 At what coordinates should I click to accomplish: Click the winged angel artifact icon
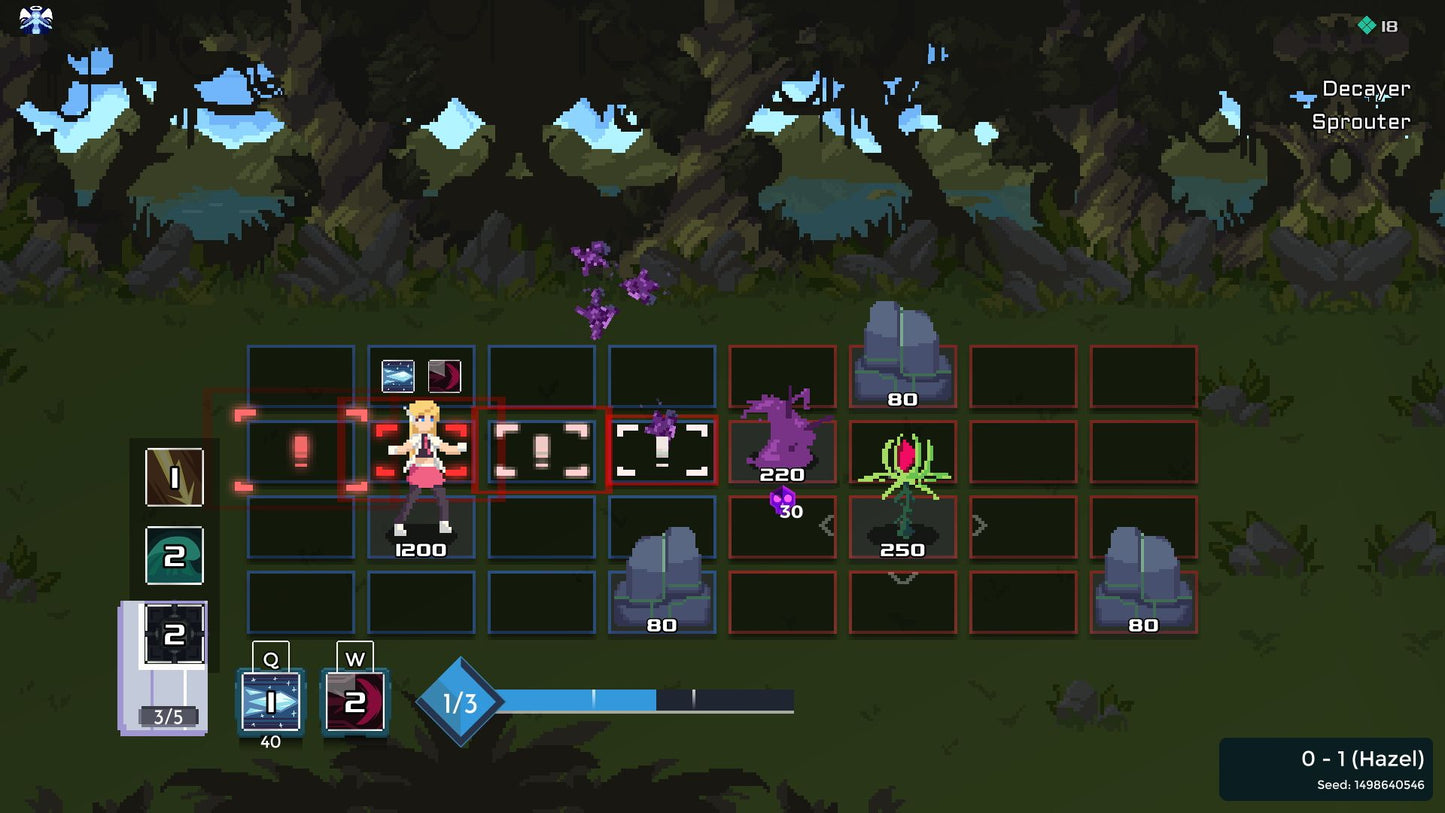(x=36, y=20)
